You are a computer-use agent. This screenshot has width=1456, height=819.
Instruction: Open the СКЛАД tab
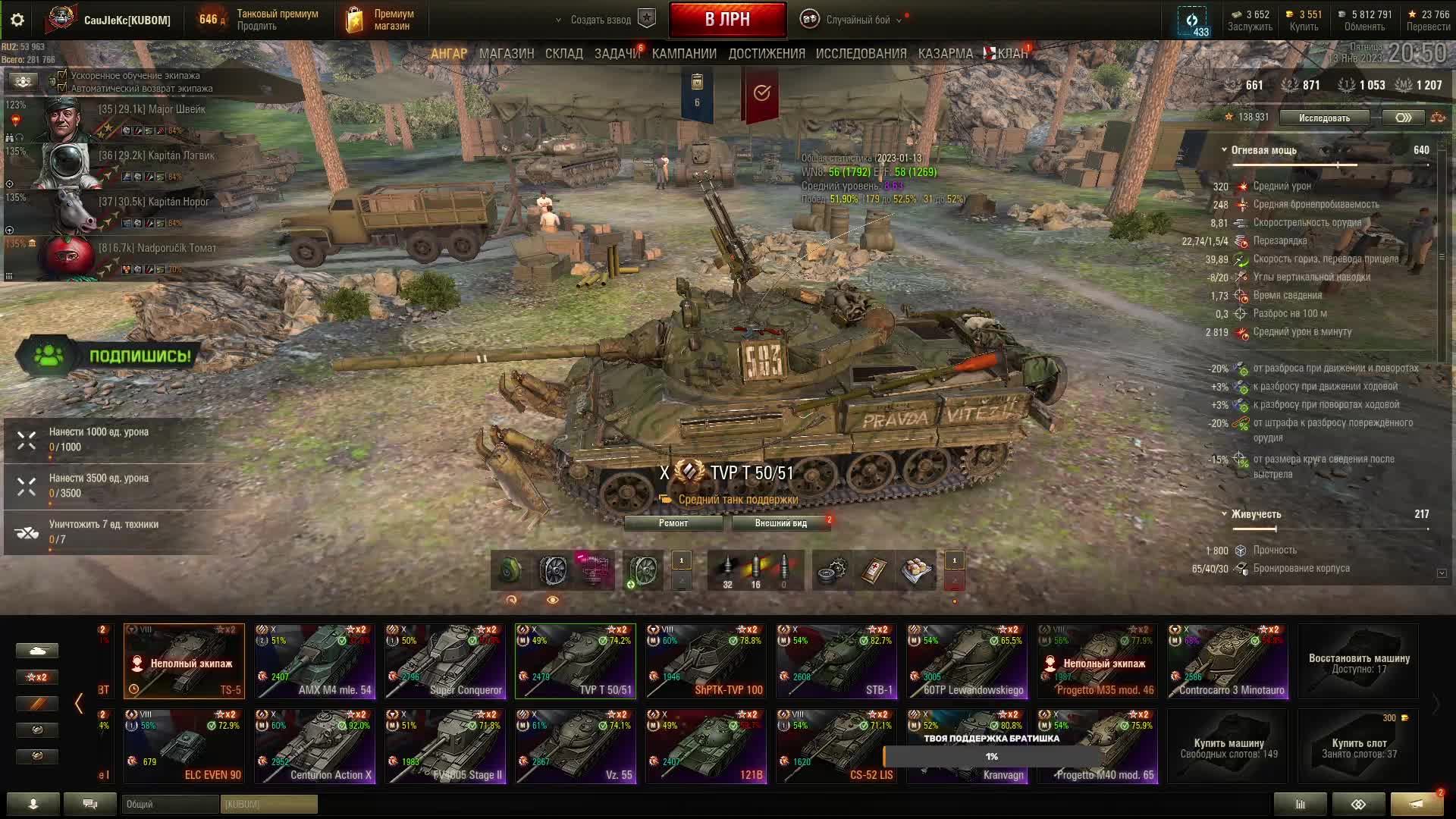563,54
